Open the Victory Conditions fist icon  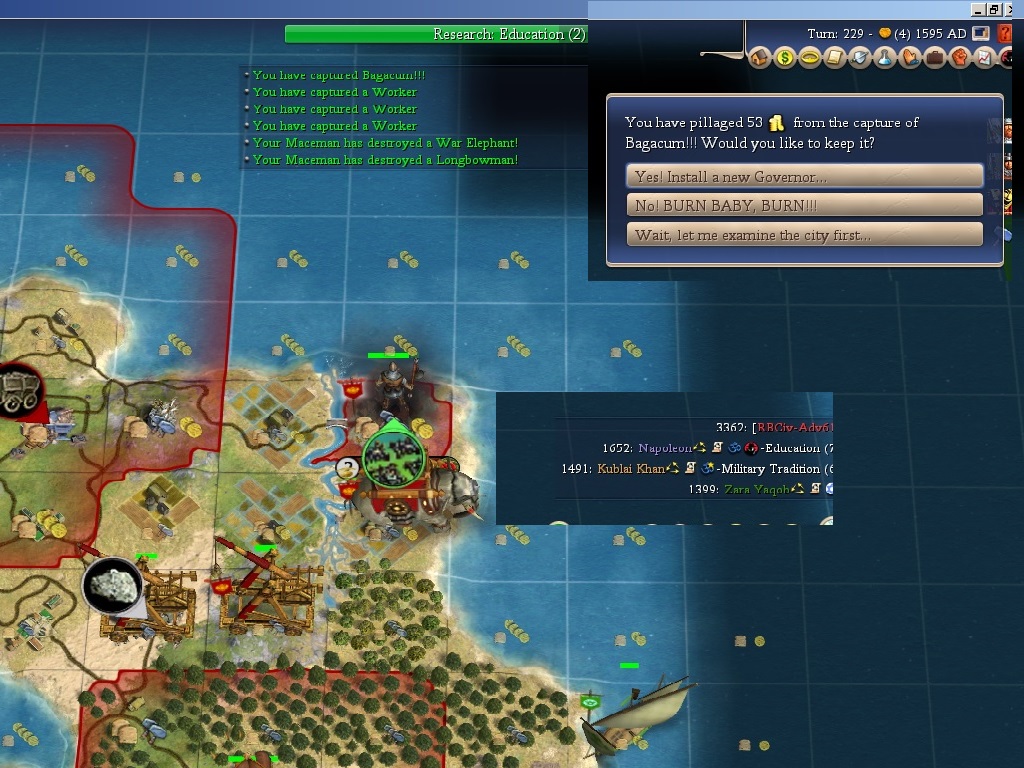point(960,58)
